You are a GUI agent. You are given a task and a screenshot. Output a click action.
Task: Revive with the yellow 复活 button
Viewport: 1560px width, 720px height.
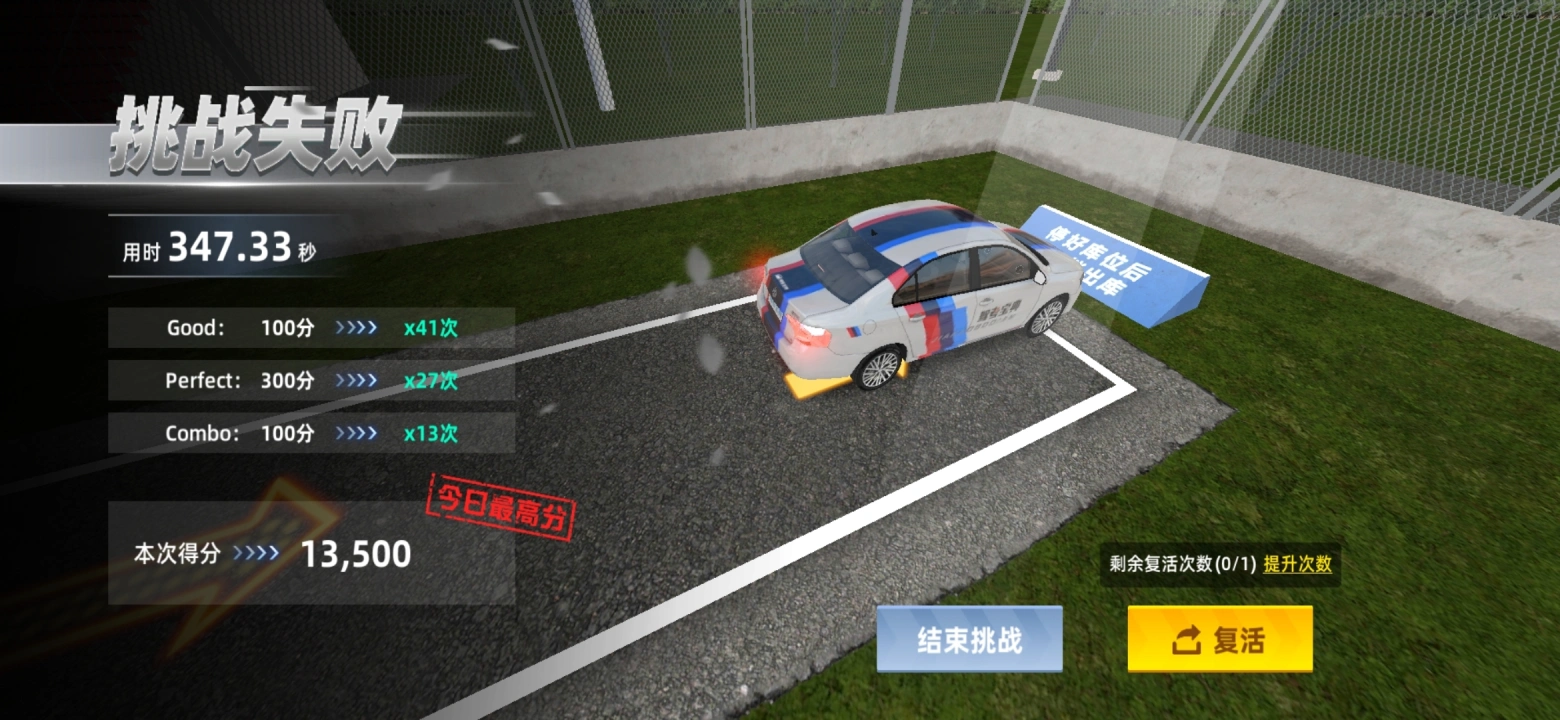[x=1219, y=639]
